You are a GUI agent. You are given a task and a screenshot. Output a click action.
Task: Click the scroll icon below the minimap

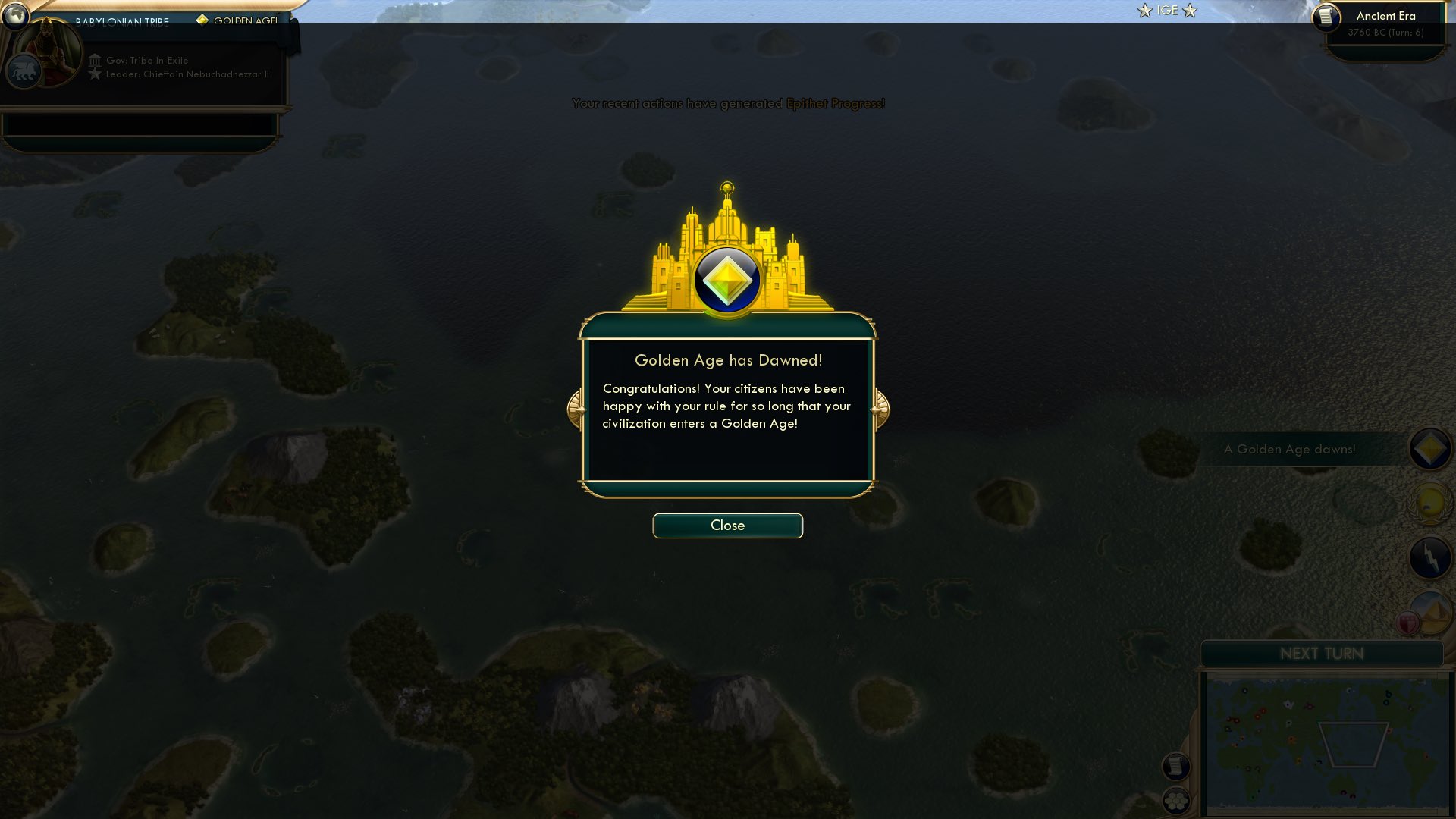coord(1175,766)
